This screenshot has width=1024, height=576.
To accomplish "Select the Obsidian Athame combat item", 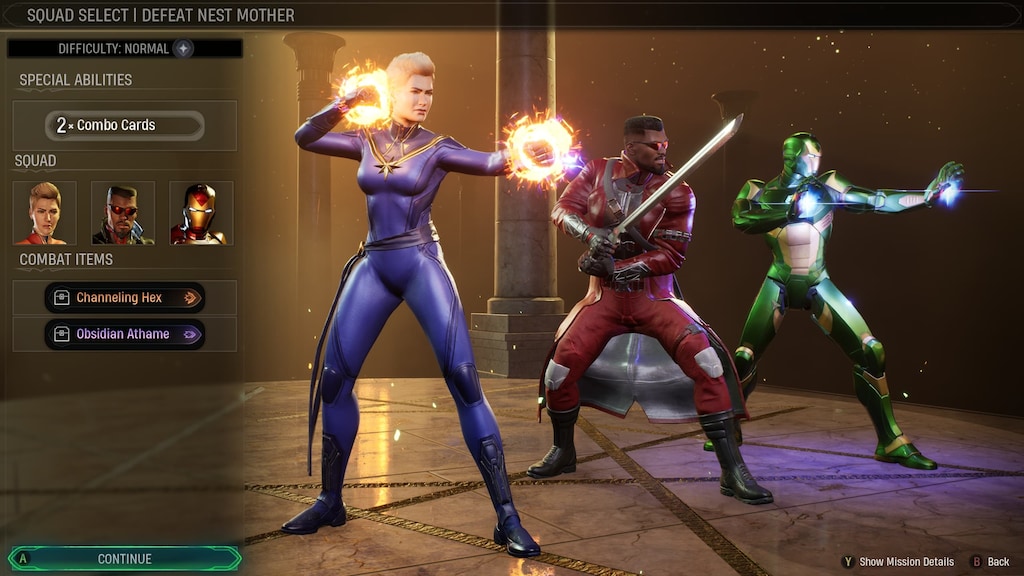I will [x=125, y=334].
